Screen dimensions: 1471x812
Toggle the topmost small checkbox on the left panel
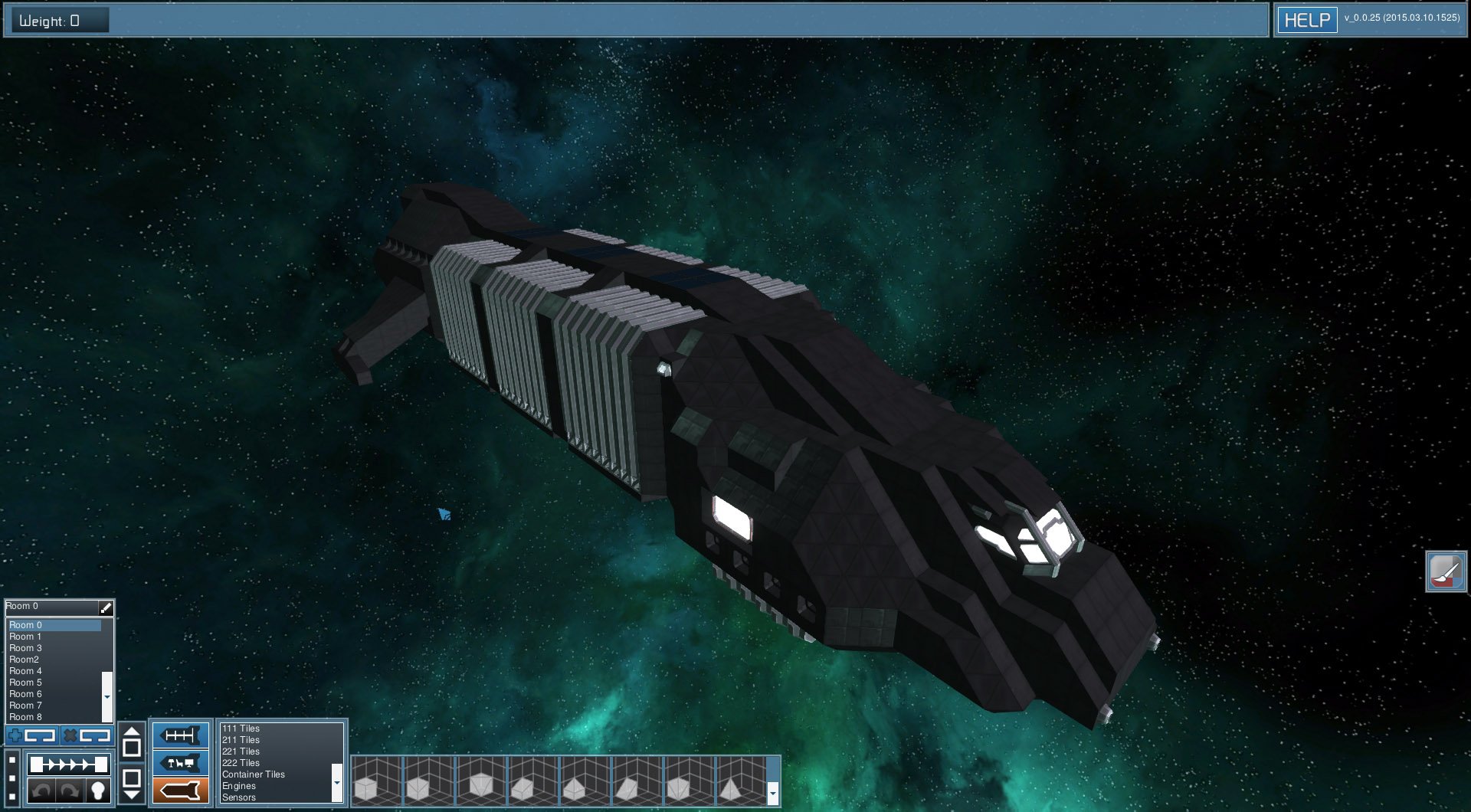pyautogui.click(x=11, y=759)
